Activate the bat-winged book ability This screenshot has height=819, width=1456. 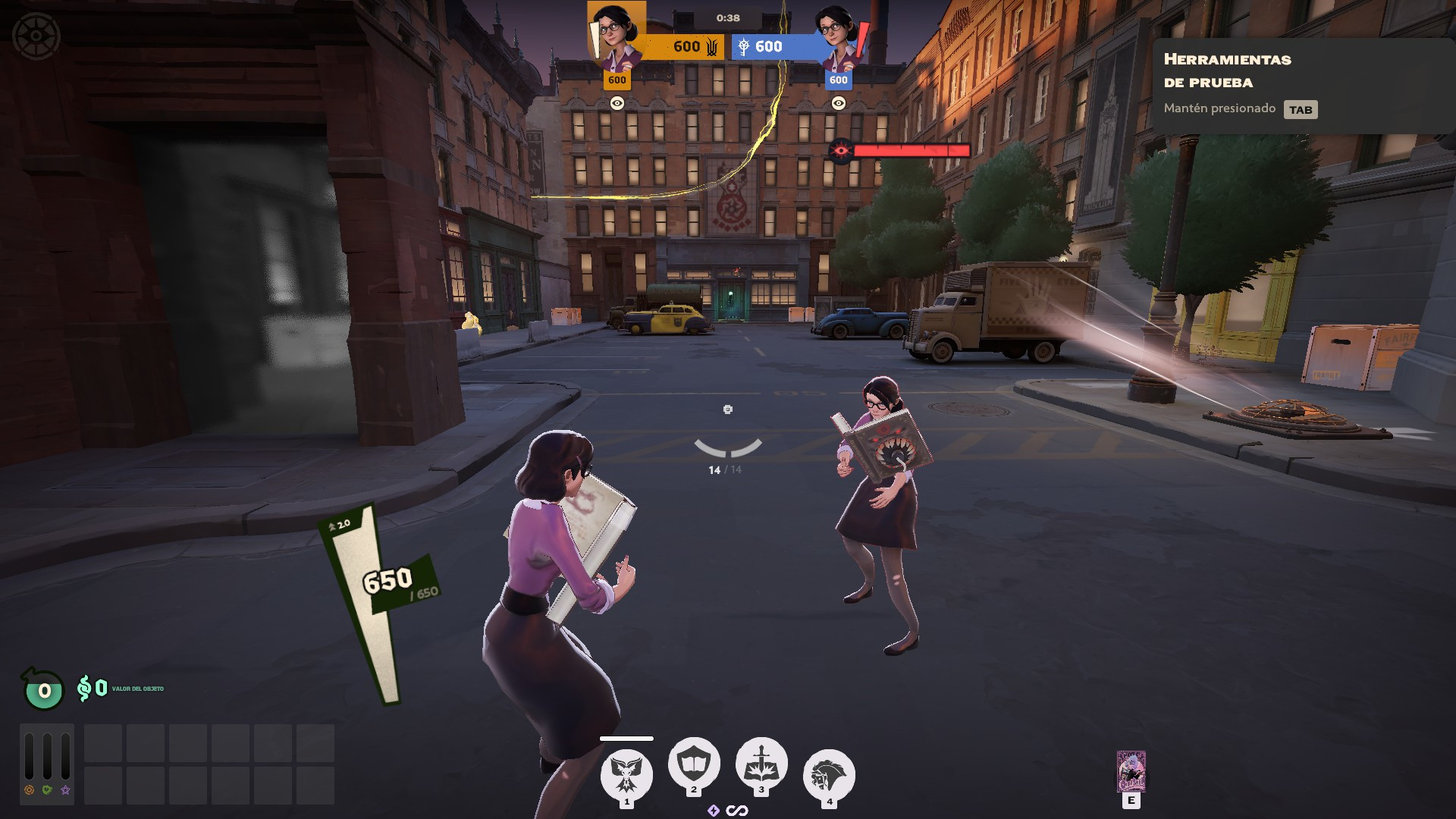[626, 774]
